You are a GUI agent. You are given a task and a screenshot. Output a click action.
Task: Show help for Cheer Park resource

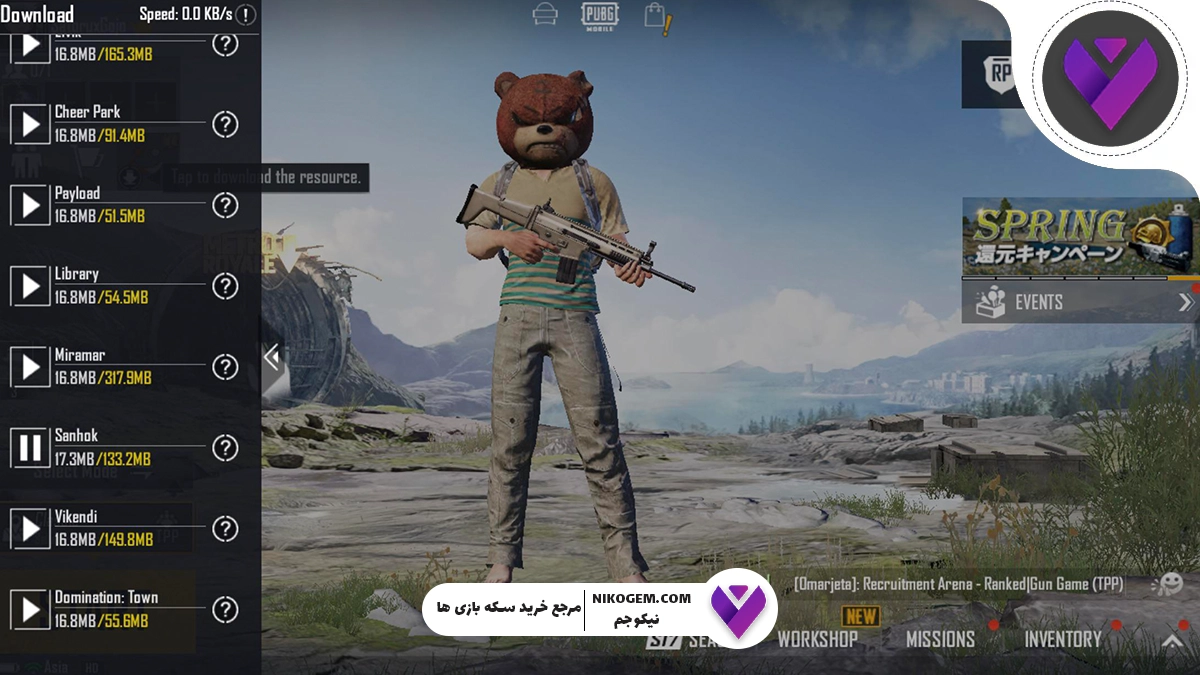[x=226, y=124]
